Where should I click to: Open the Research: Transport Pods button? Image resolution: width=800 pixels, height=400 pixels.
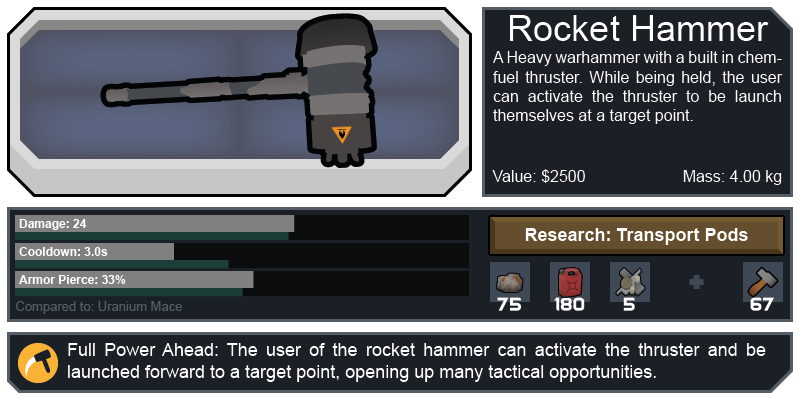click(x=636, y=236)
